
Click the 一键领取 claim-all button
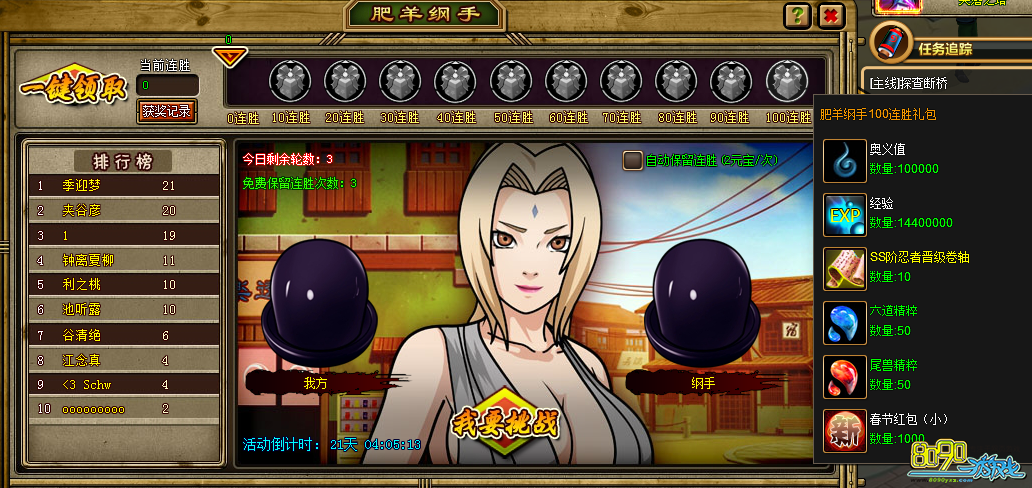[74, 88]
